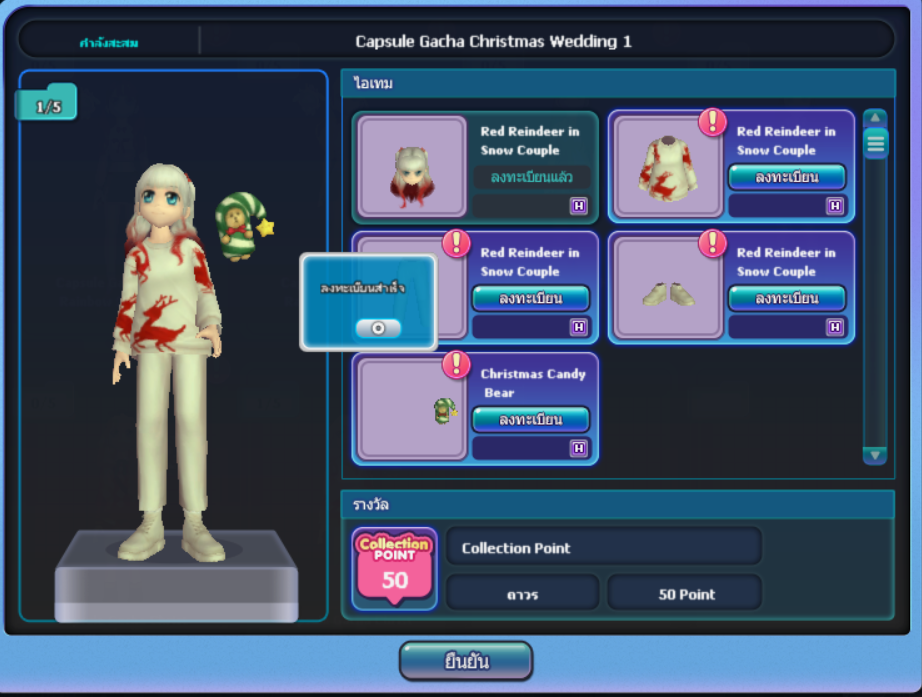Click the pink Collection Point 50 reward icon
The image size is (922, 697).
(x=394, y=568)
